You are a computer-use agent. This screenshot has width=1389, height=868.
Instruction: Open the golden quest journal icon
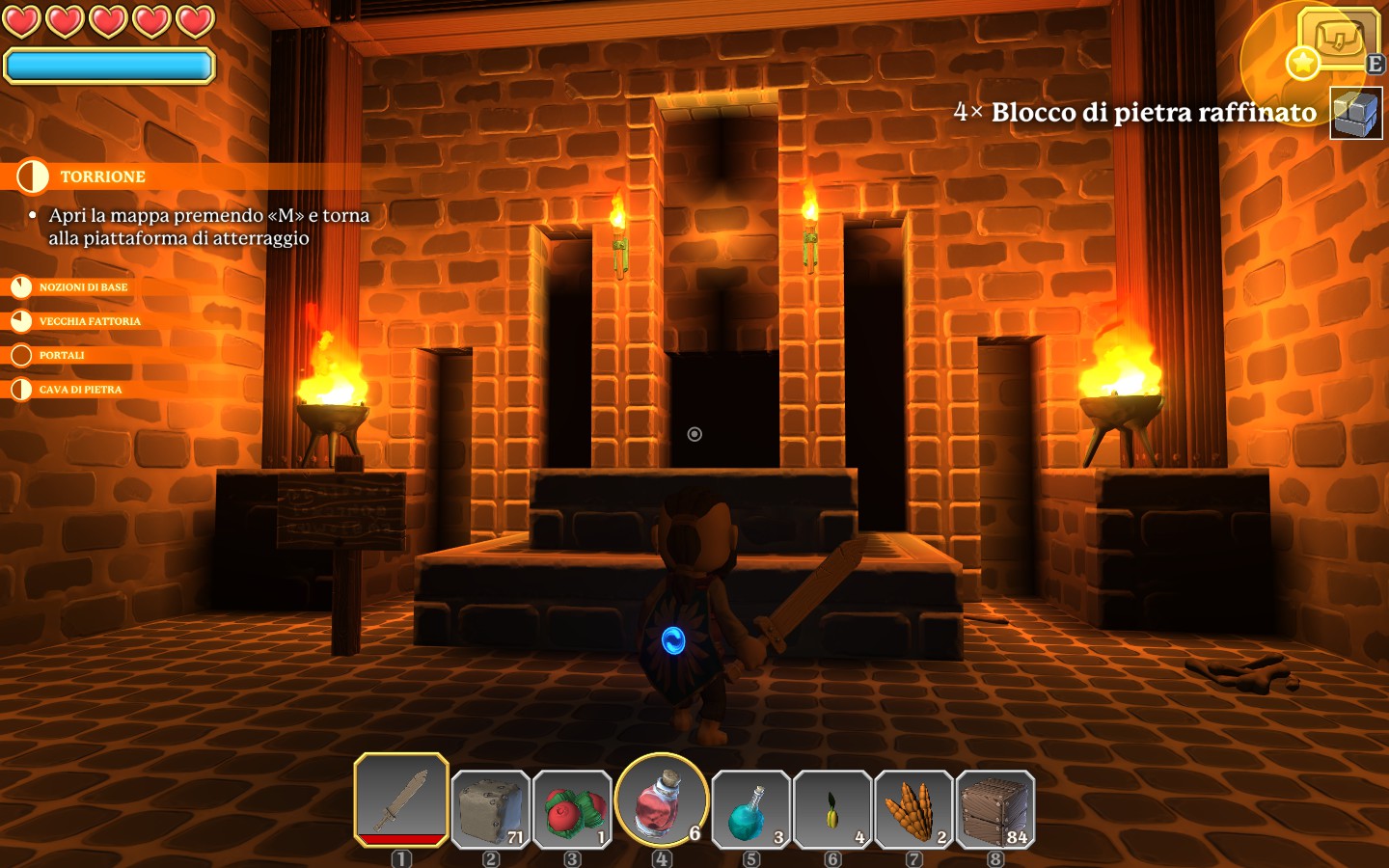pyautogui.click(x=1339, y=40)
